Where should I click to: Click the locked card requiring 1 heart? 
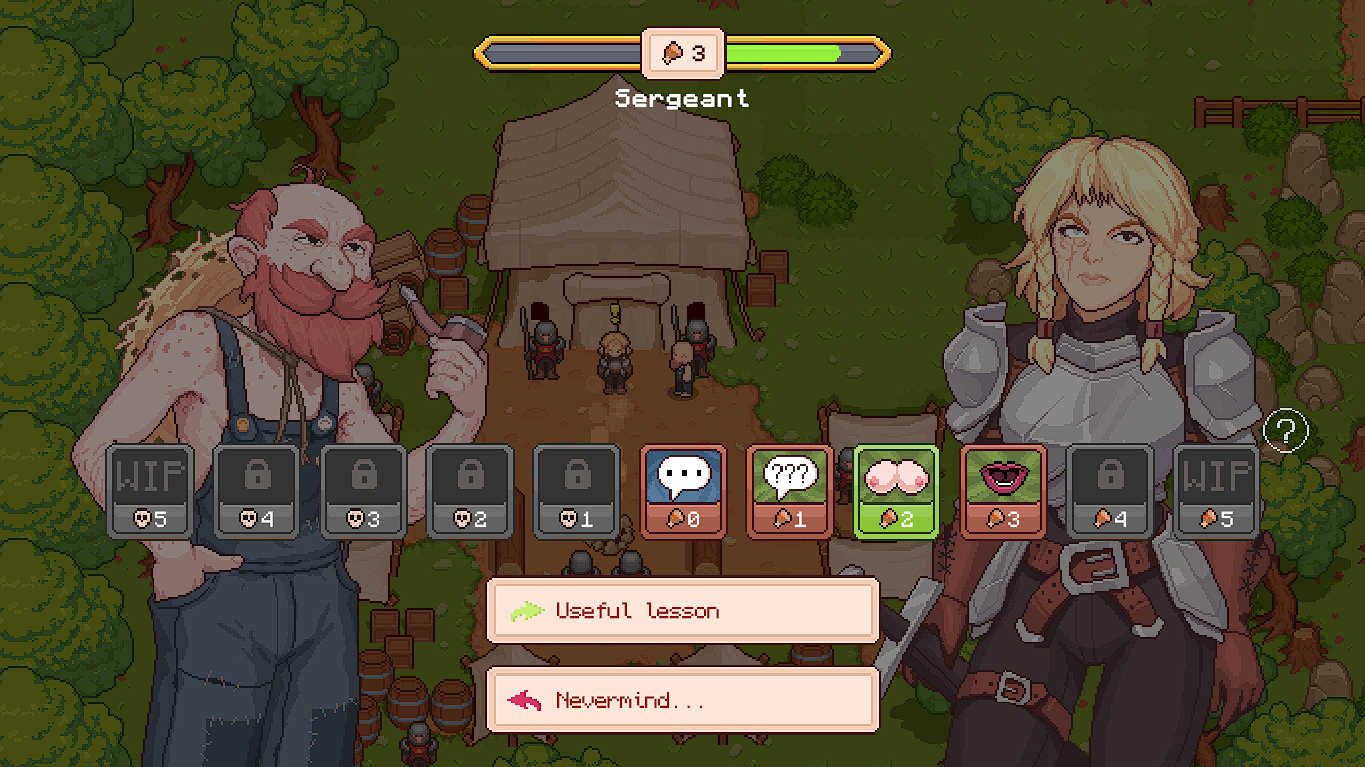[x=577, y=490]
